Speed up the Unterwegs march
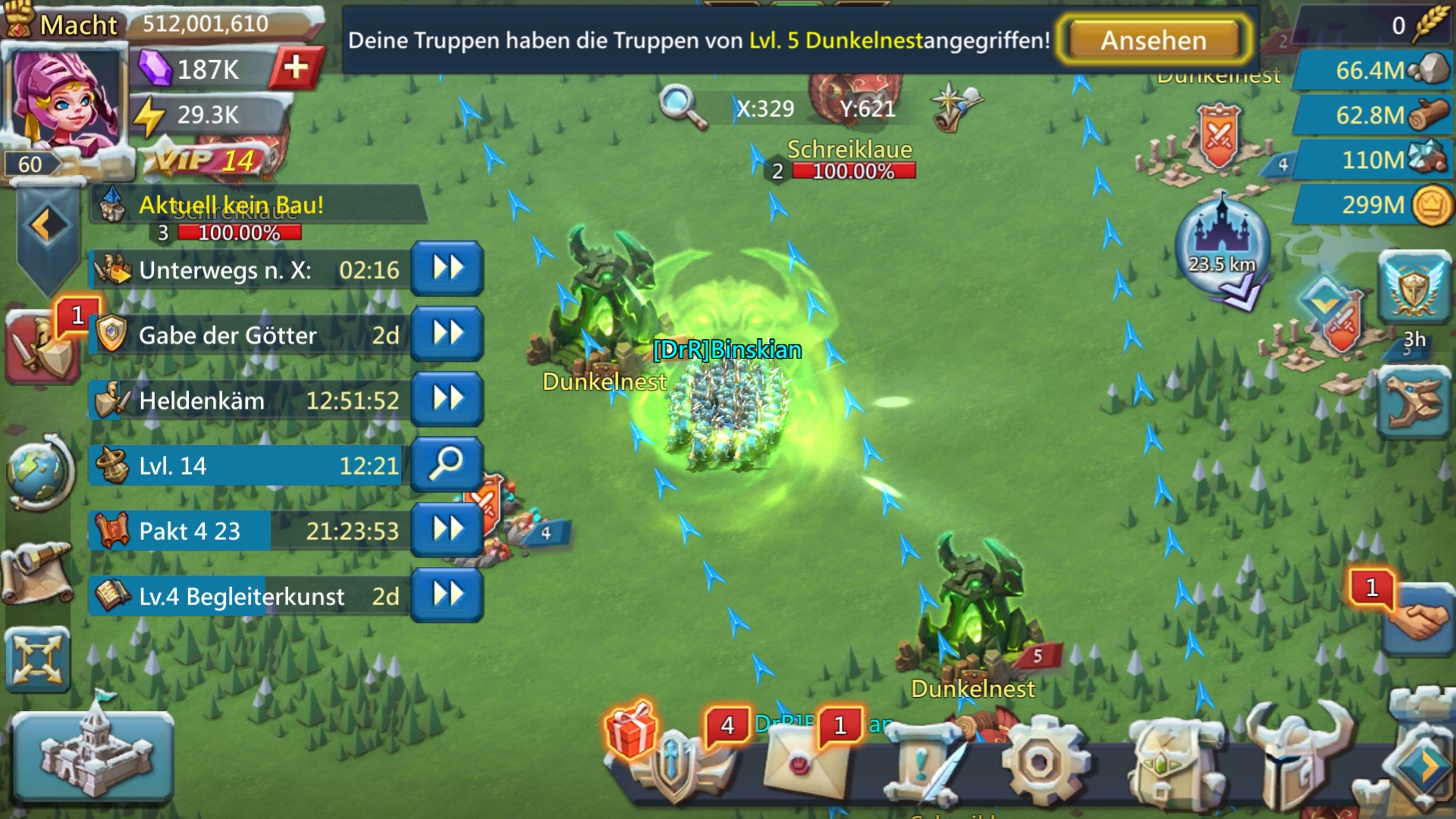The width and height of the screenshot is (1456, 819). [447, 268]
